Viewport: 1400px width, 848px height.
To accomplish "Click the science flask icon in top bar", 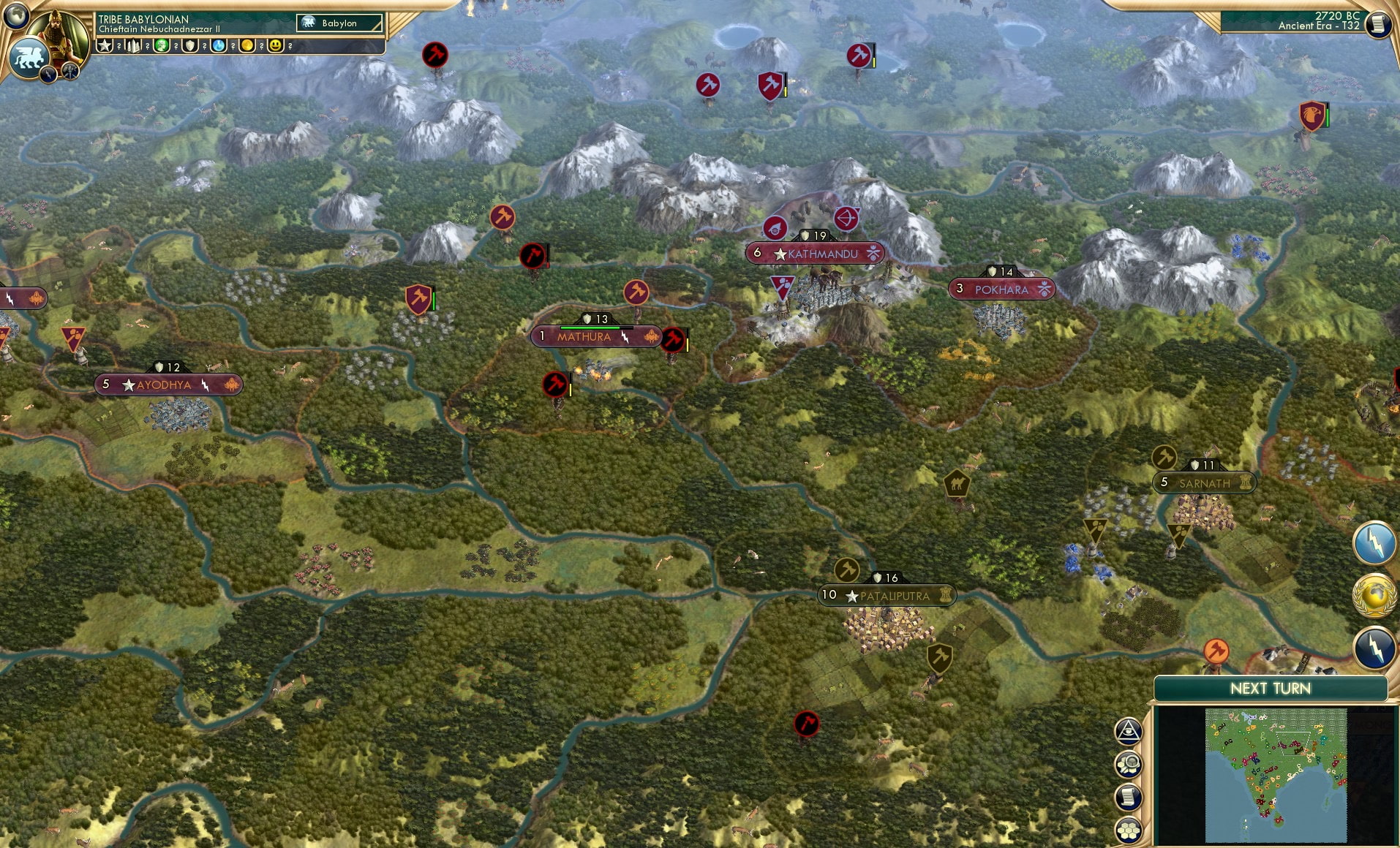I will [217, 45].
